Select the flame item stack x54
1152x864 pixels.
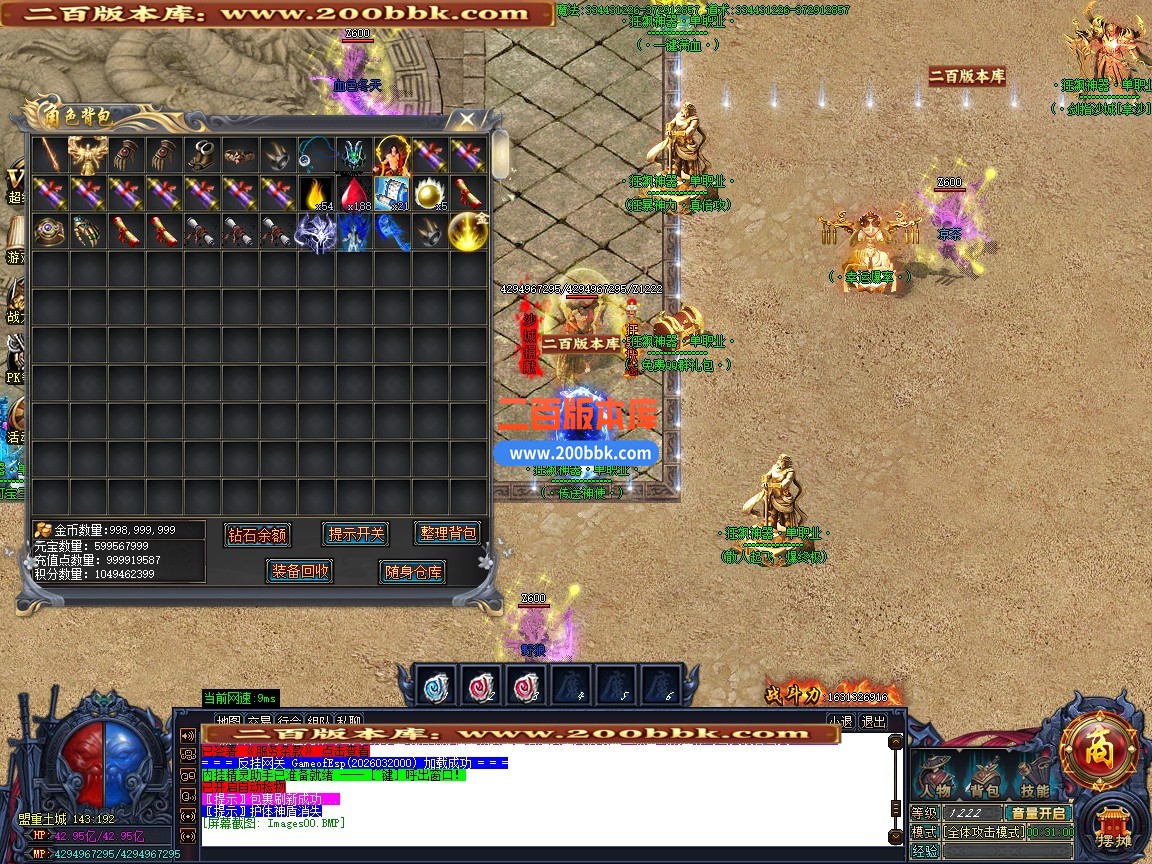316,192
